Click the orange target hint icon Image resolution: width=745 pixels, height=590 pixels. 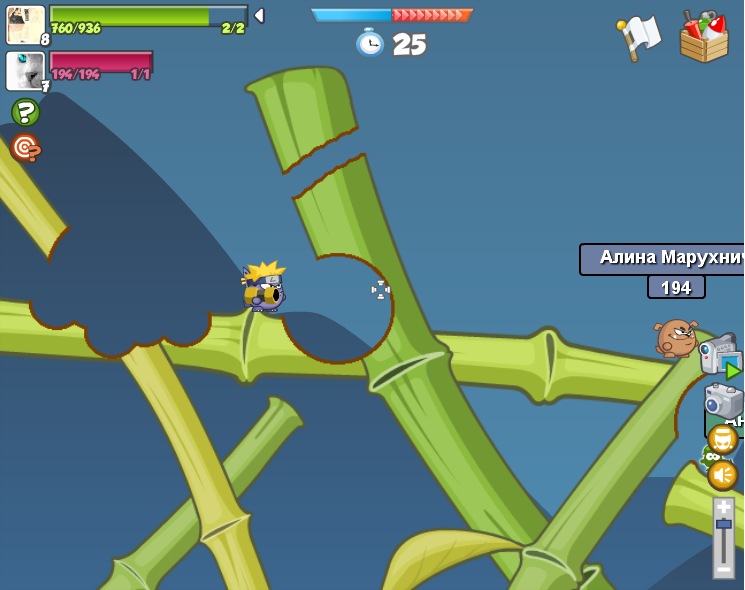(25, 147)
